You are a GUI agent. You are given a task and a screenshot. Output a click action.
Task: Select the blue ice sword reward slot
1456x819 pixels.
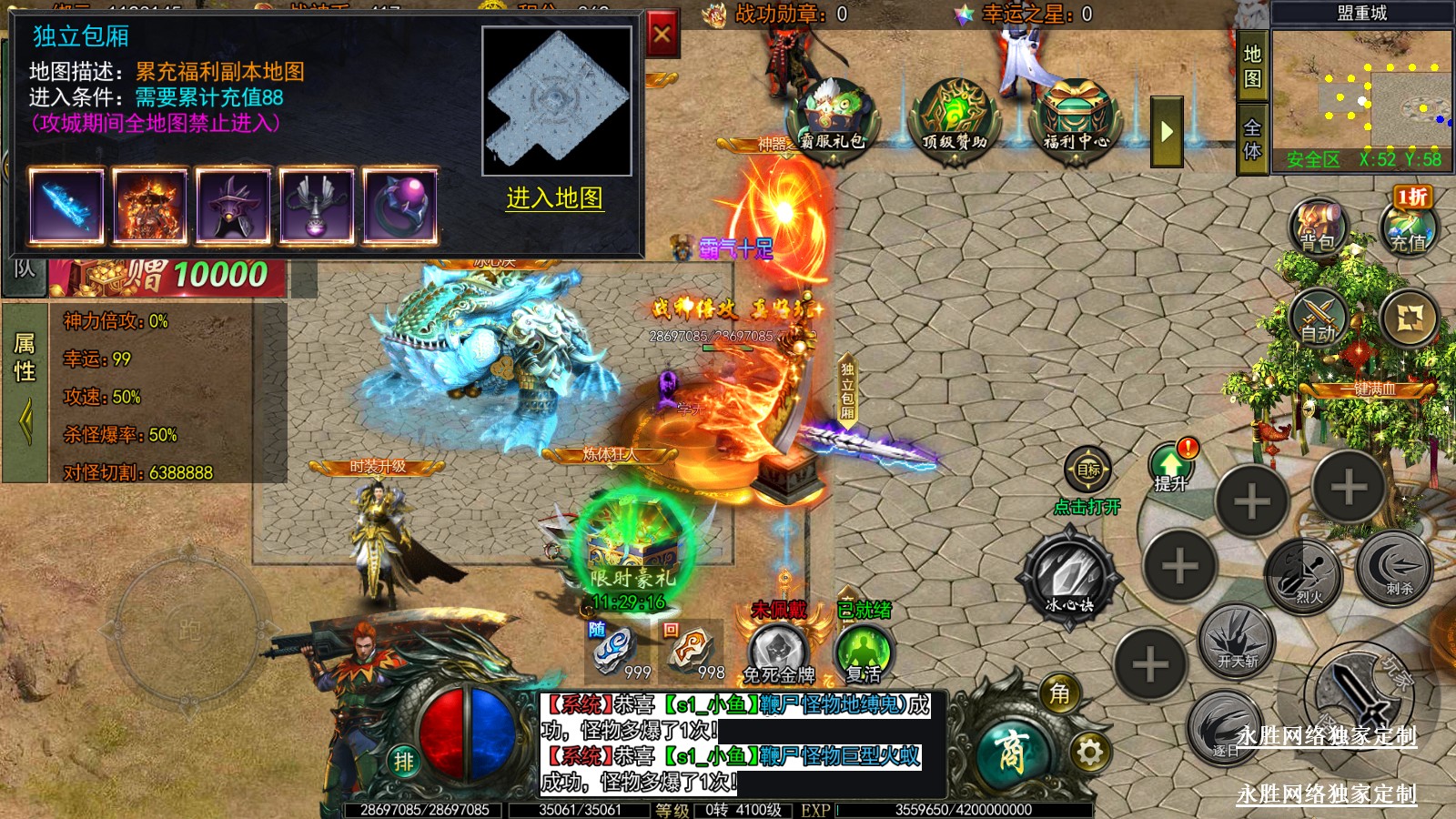[66, 207]
